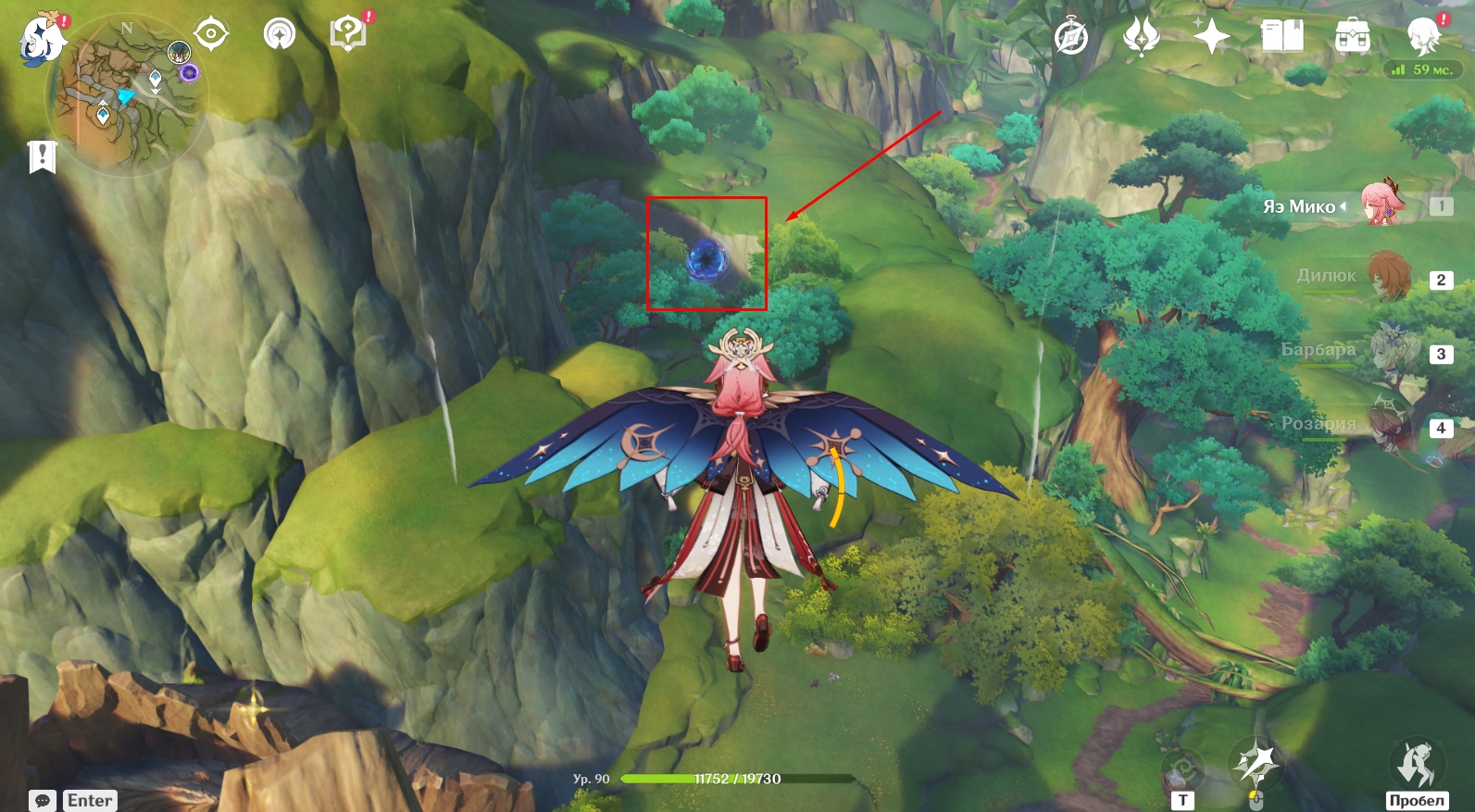Open the Paimon main menu
The height and width of the screenshot is (812, 1475).
[x=43, y=39]
